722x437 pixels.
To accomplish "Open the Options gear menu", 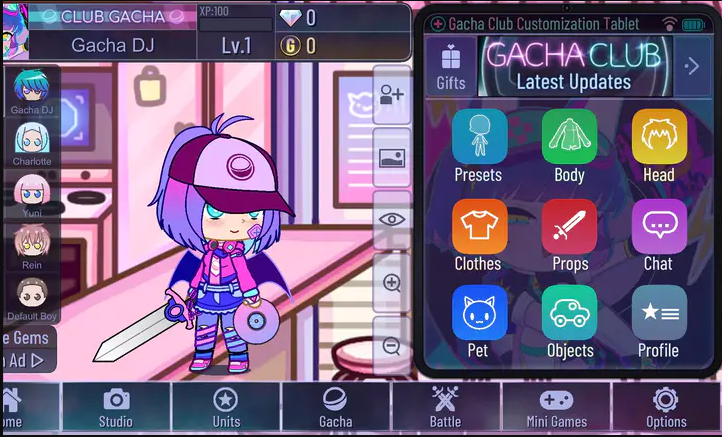I will click(665, 407).
